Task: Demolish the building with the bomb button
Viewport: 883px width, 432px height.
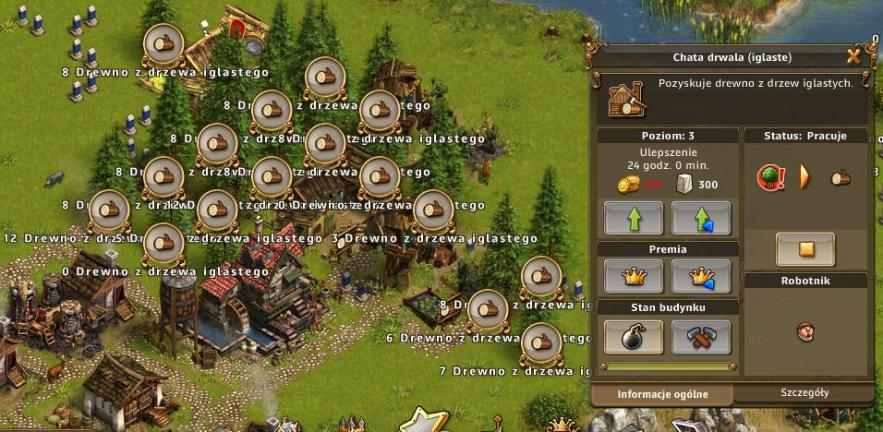Action: click(633, 336)
